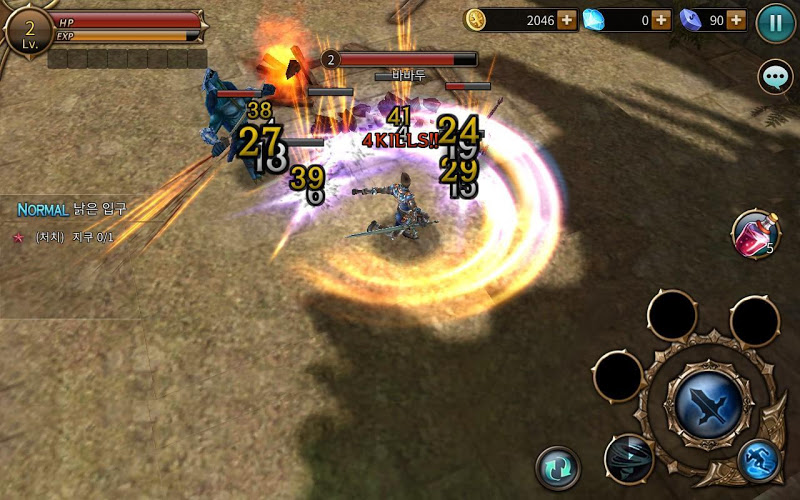Viewport: 800px width, 500px height.
Task: Add more gold coins with plus button
Action: point(566,19)
